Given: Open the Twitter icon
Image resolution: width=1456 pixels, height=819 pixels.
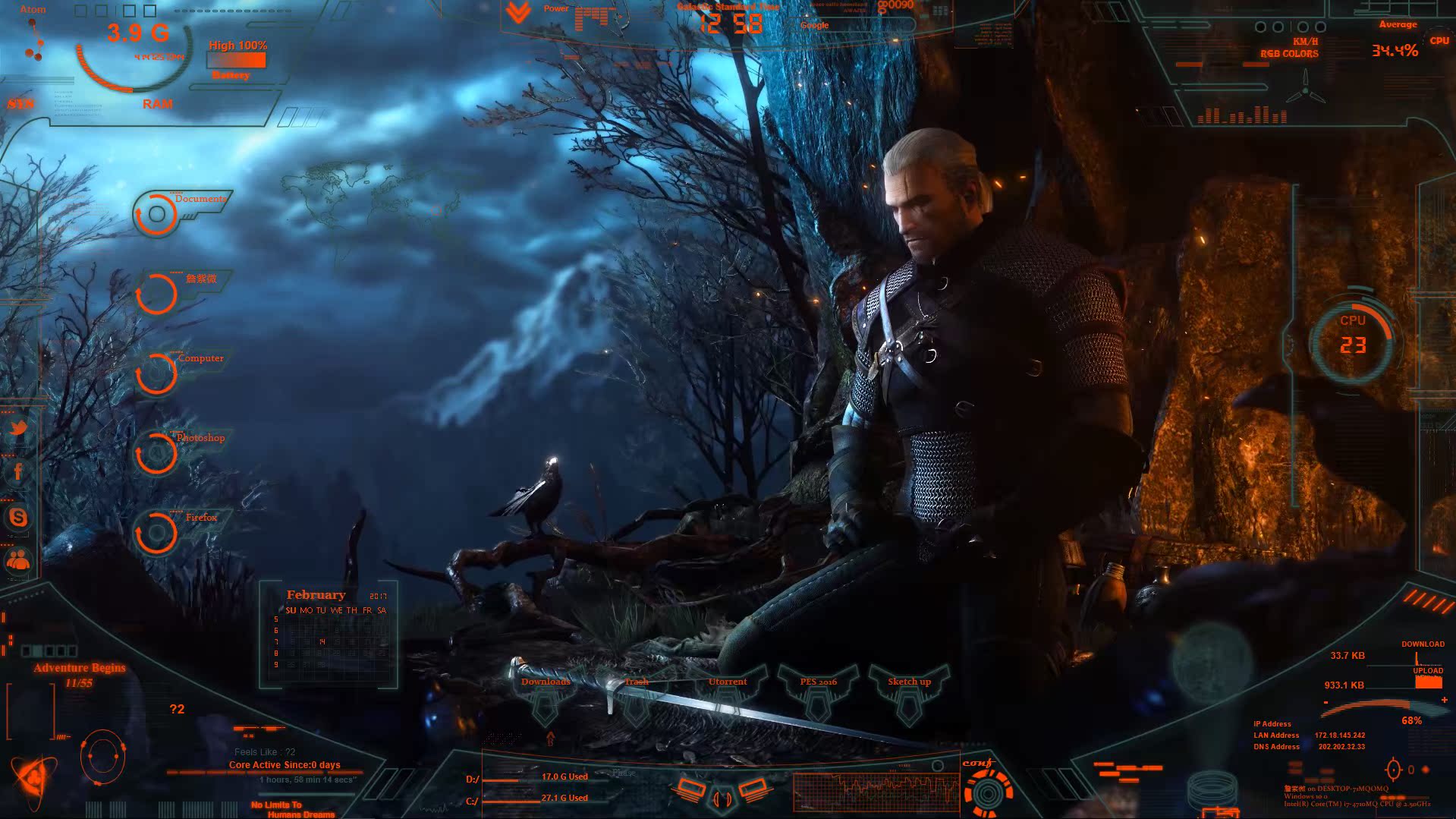Looking at the screenshot, I should pyautogui.click(x=18, y=429).
